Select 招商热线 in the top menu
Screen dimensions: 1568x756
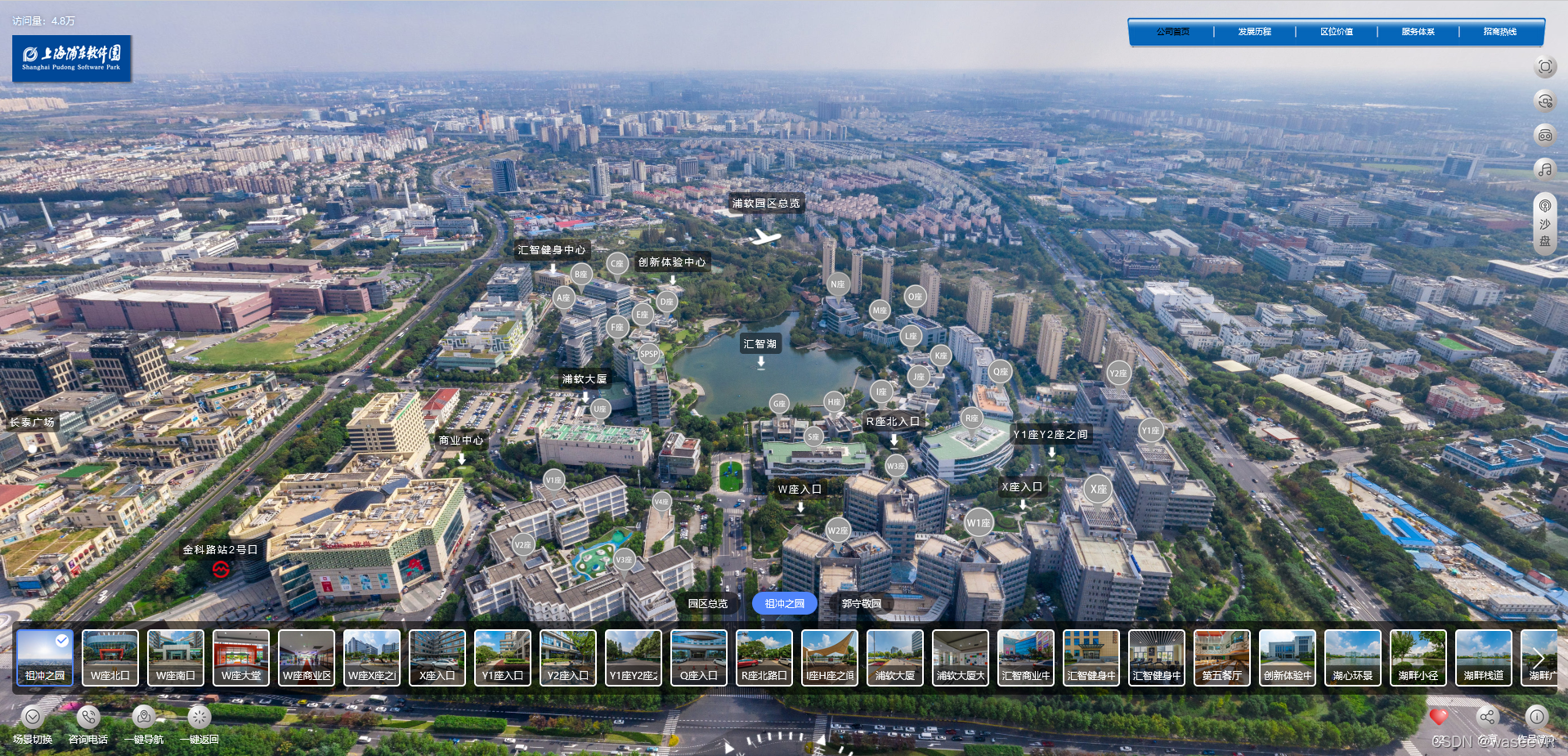click(1499, 32)
